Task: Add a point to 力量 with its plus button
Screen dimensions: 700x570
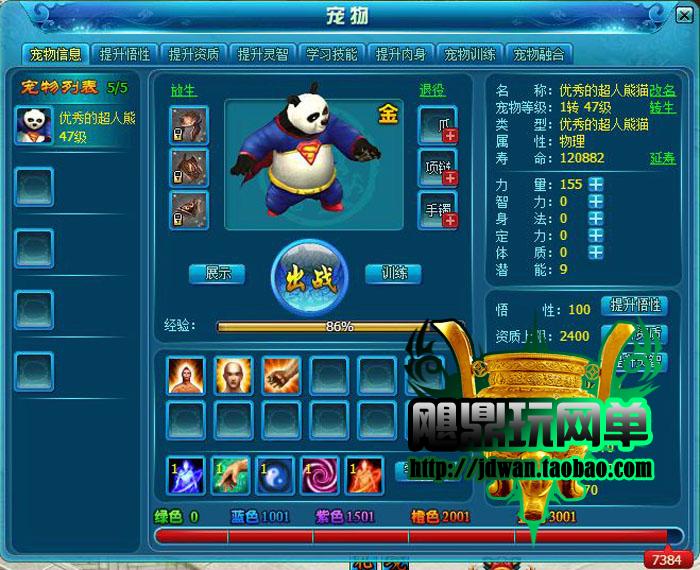Action: click(x=595, y=184)
